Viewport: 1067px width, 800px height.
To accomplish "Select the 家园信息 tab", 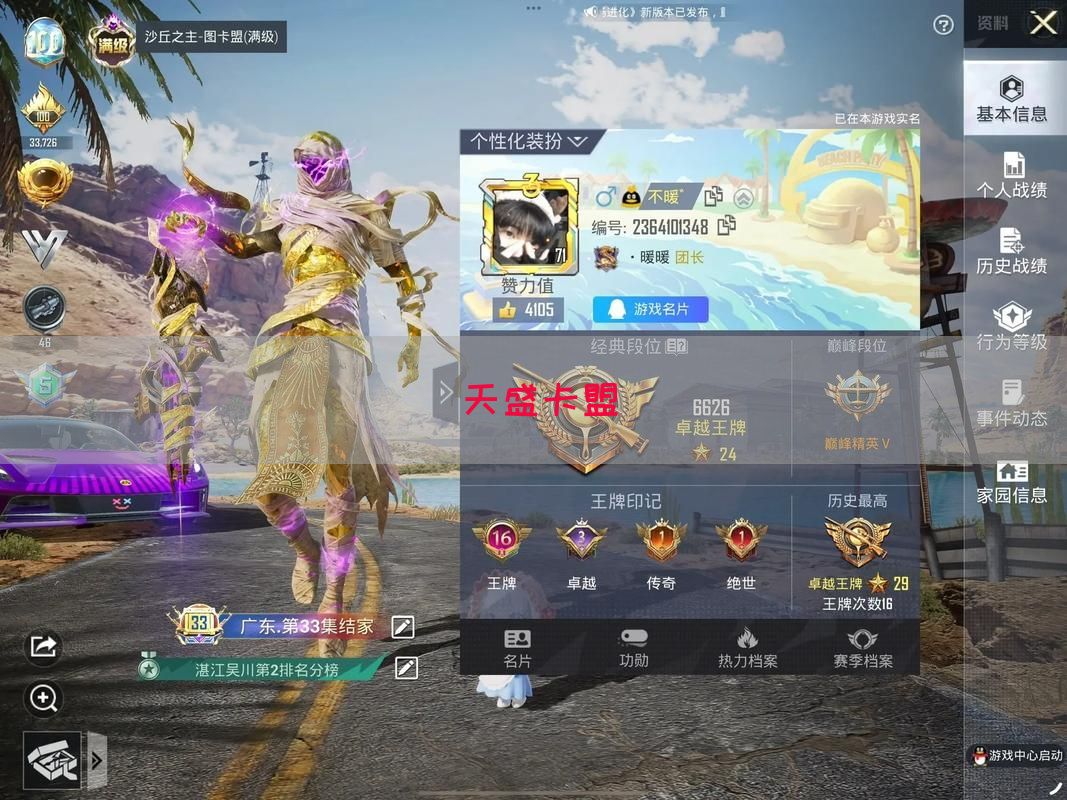I will (1012, 481).
